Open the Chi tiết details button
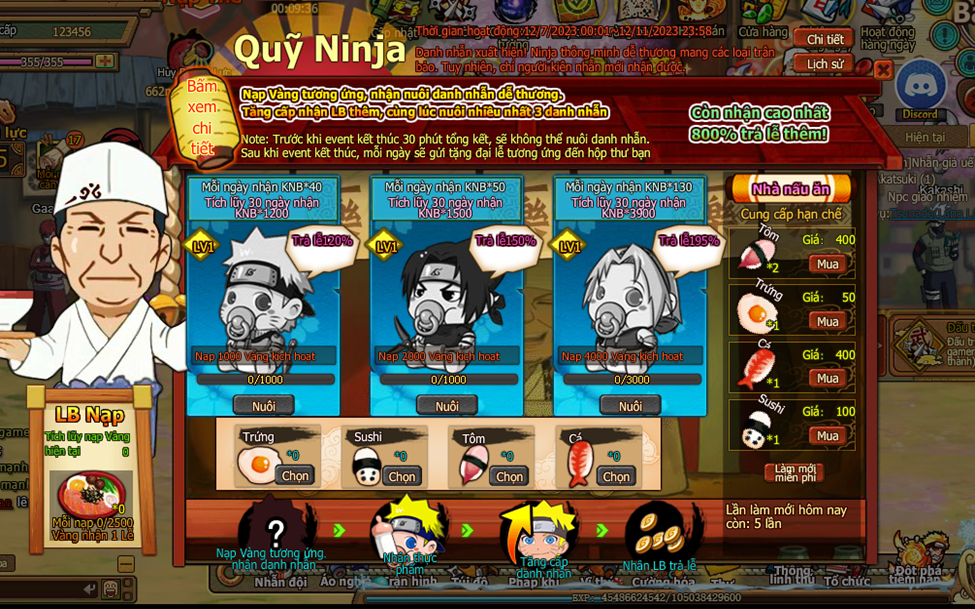The height and width of the screenshot is (609, 975). (825, 40)
